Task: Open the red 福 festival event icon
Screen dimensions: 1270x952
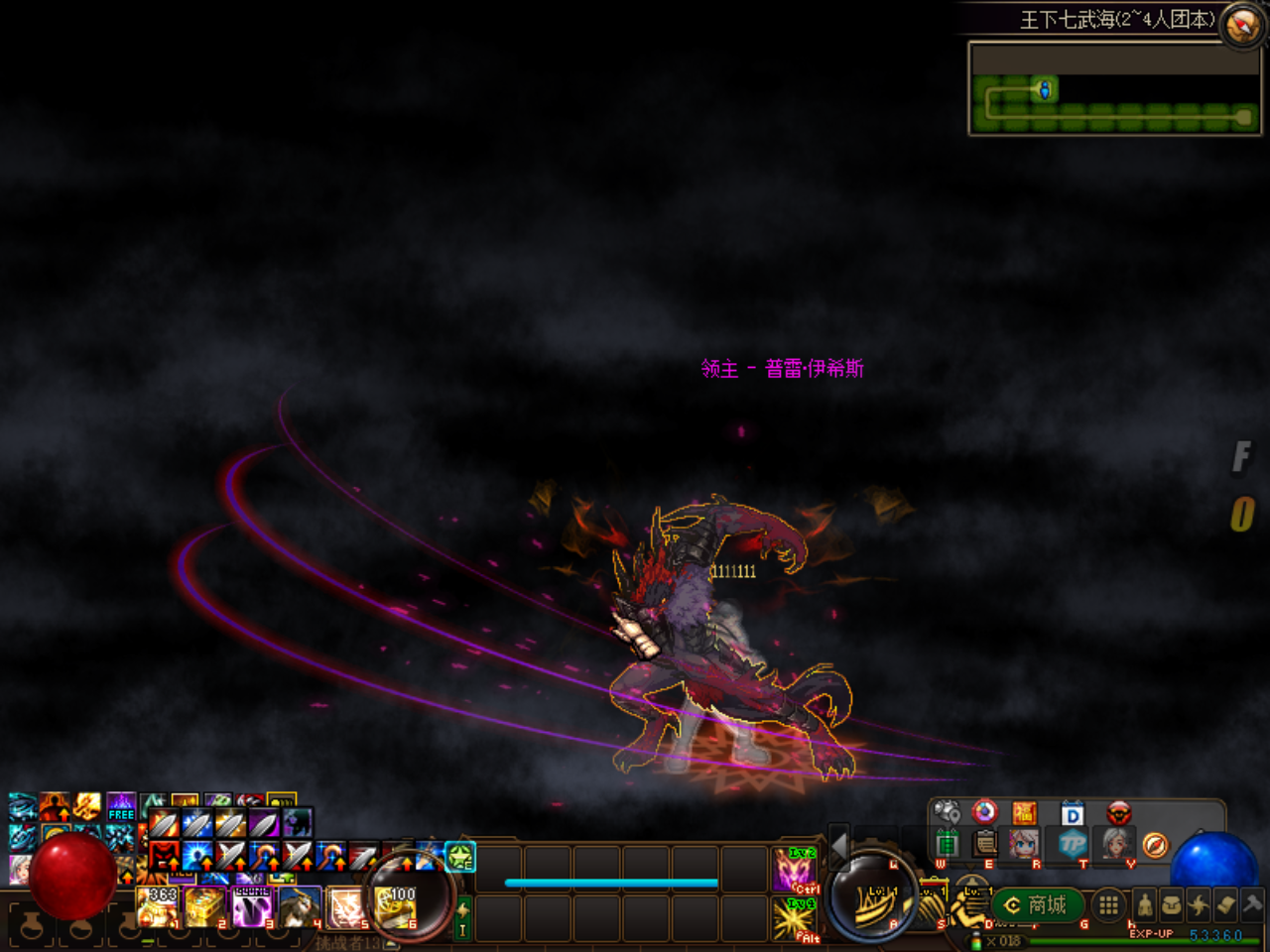Action: (1026, 813)
